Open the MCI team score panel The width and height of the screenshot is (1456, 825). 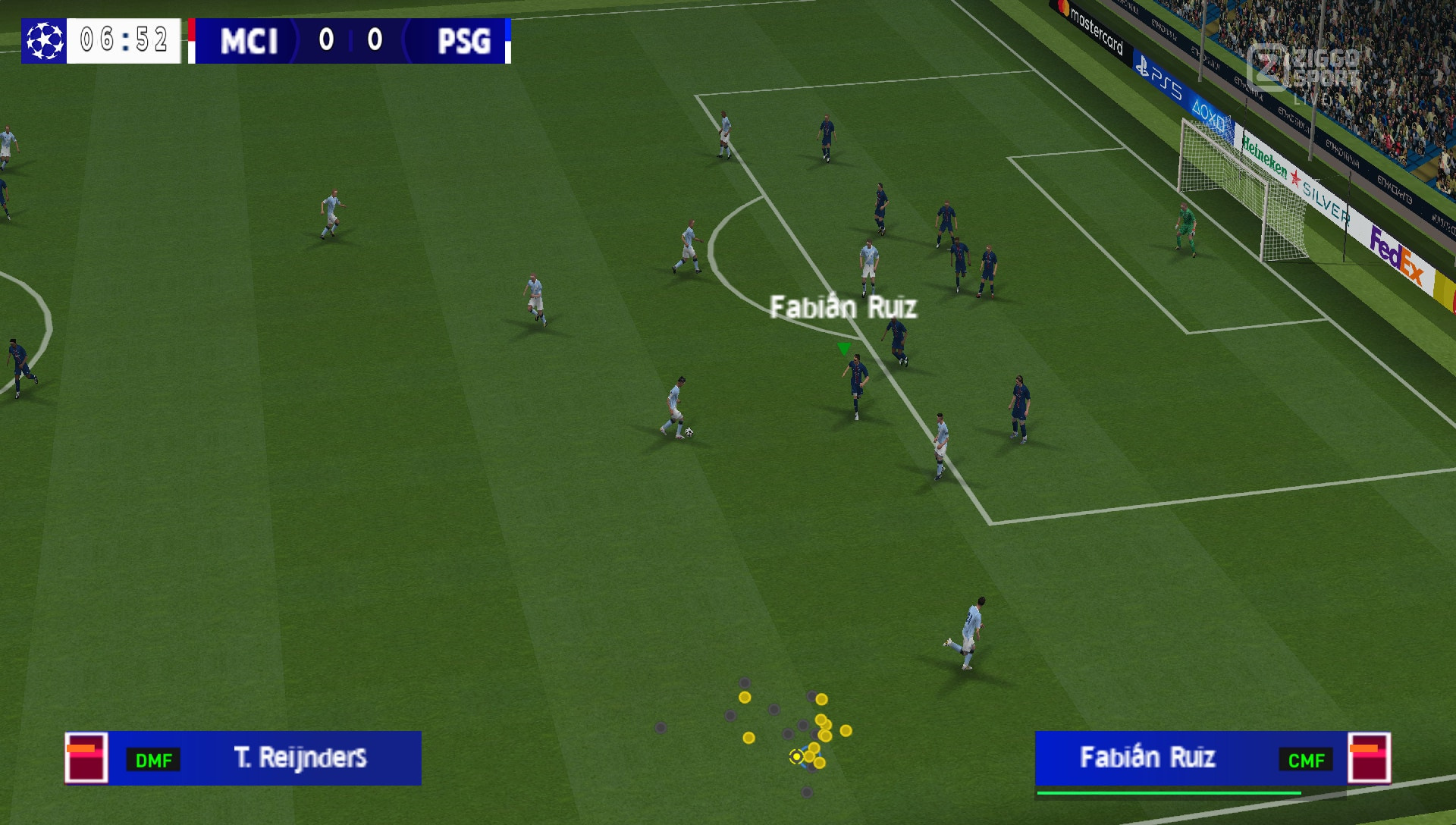tap(249, 42)
